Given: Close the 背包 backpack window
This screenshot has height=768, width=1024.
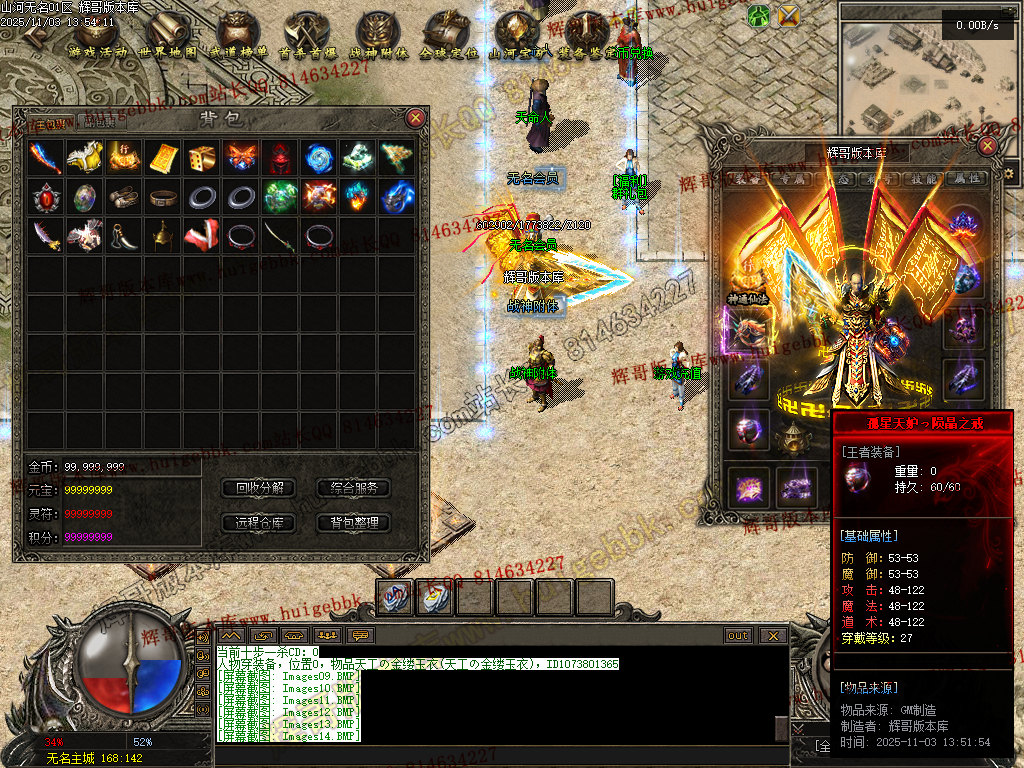Looking at the screenshot, I should click(x=416, y=118).
